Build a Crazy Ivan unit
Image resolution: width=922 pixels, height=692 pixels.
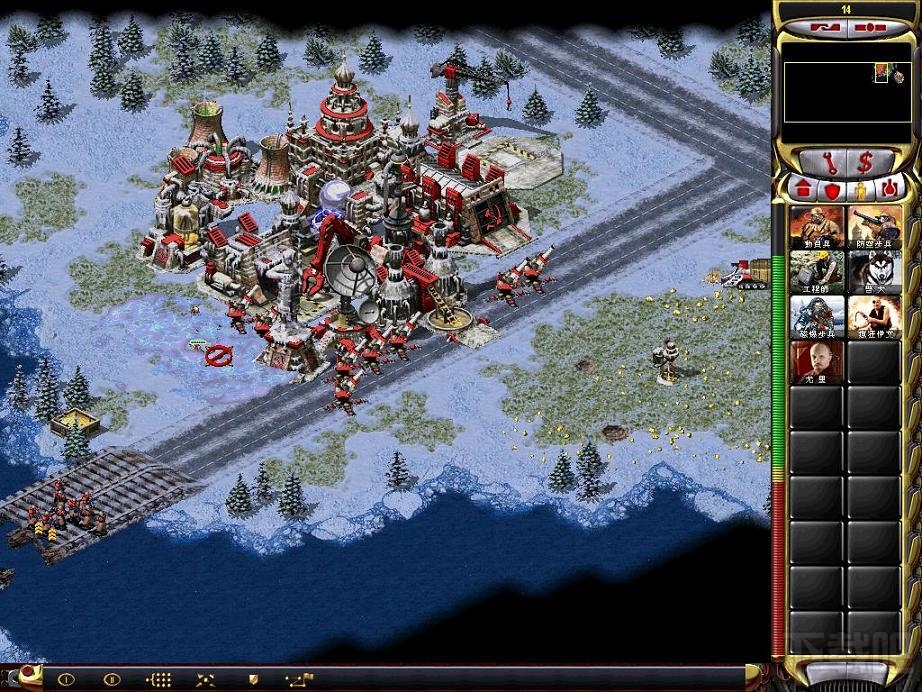[874, 316]
